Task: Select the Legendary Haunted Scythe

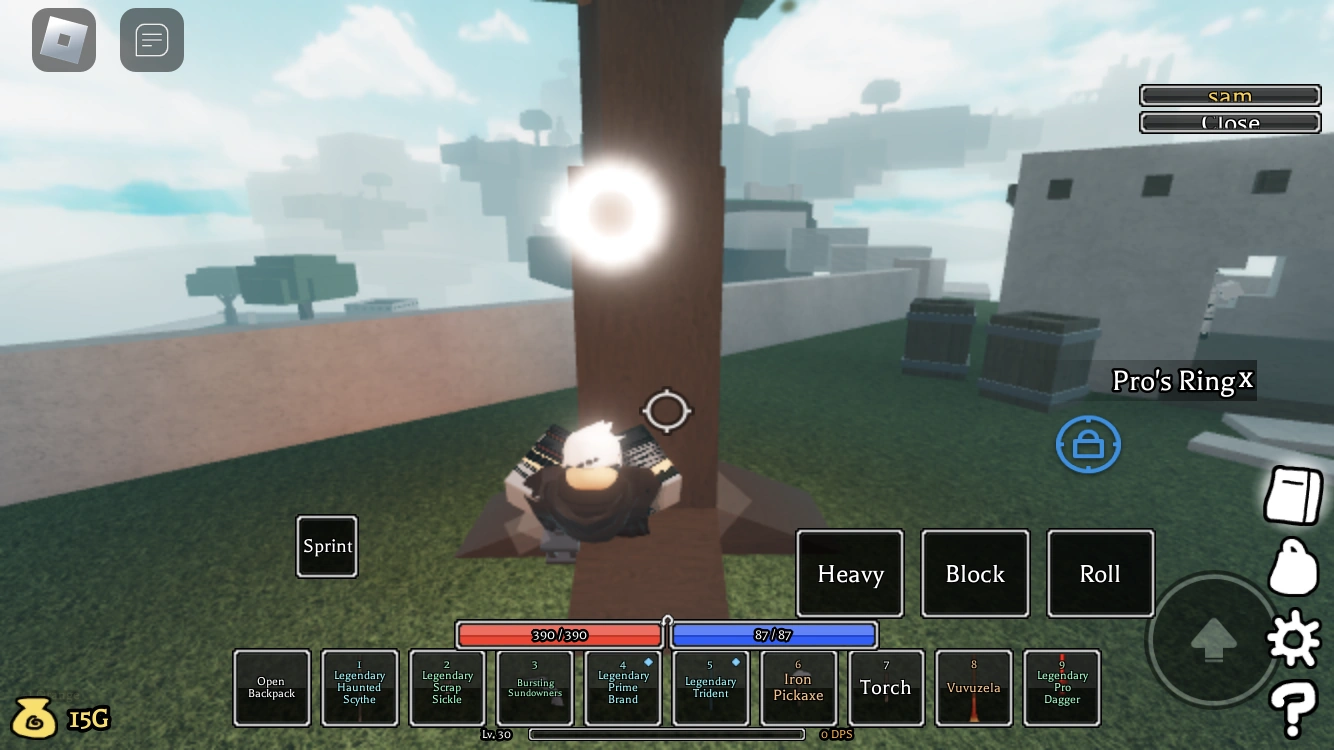Action: point(359,687)
